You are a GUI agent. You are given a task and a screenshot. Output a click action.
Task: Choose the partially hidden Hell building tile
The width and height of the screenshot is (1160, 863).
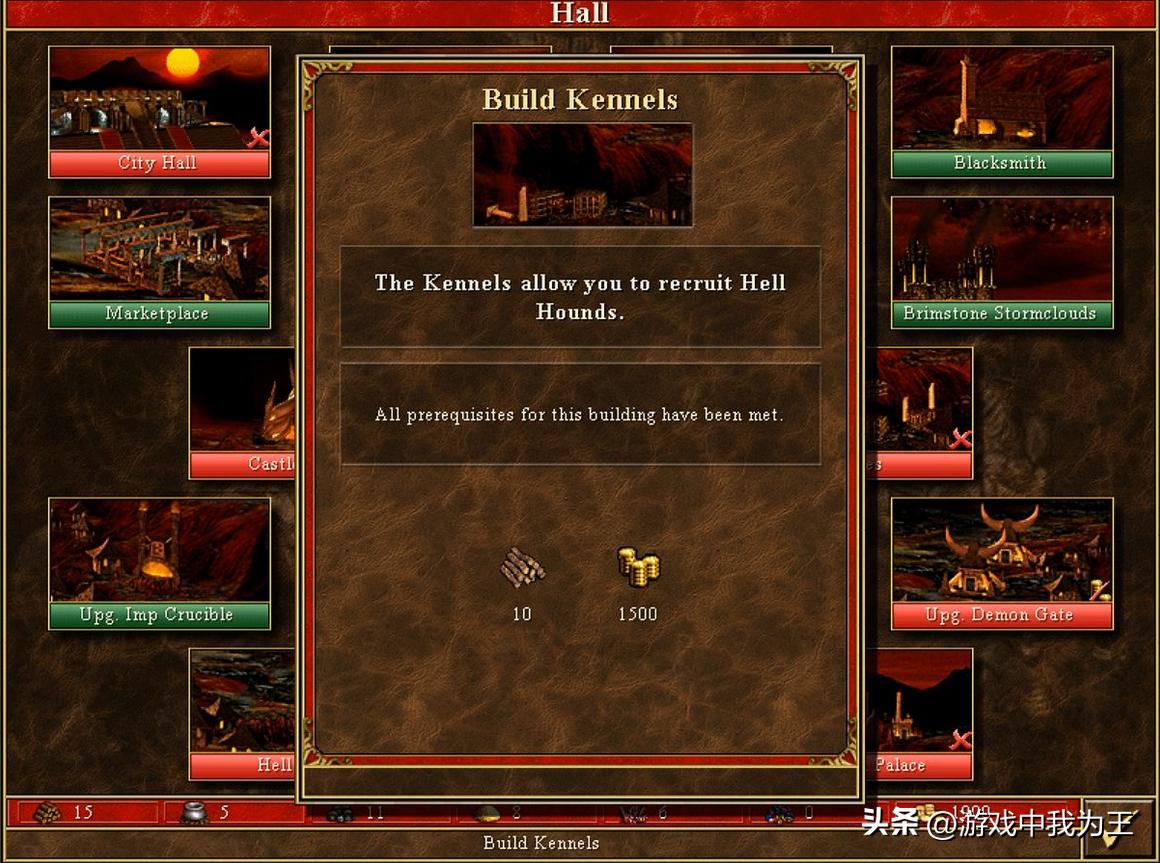tap(242, 713)
